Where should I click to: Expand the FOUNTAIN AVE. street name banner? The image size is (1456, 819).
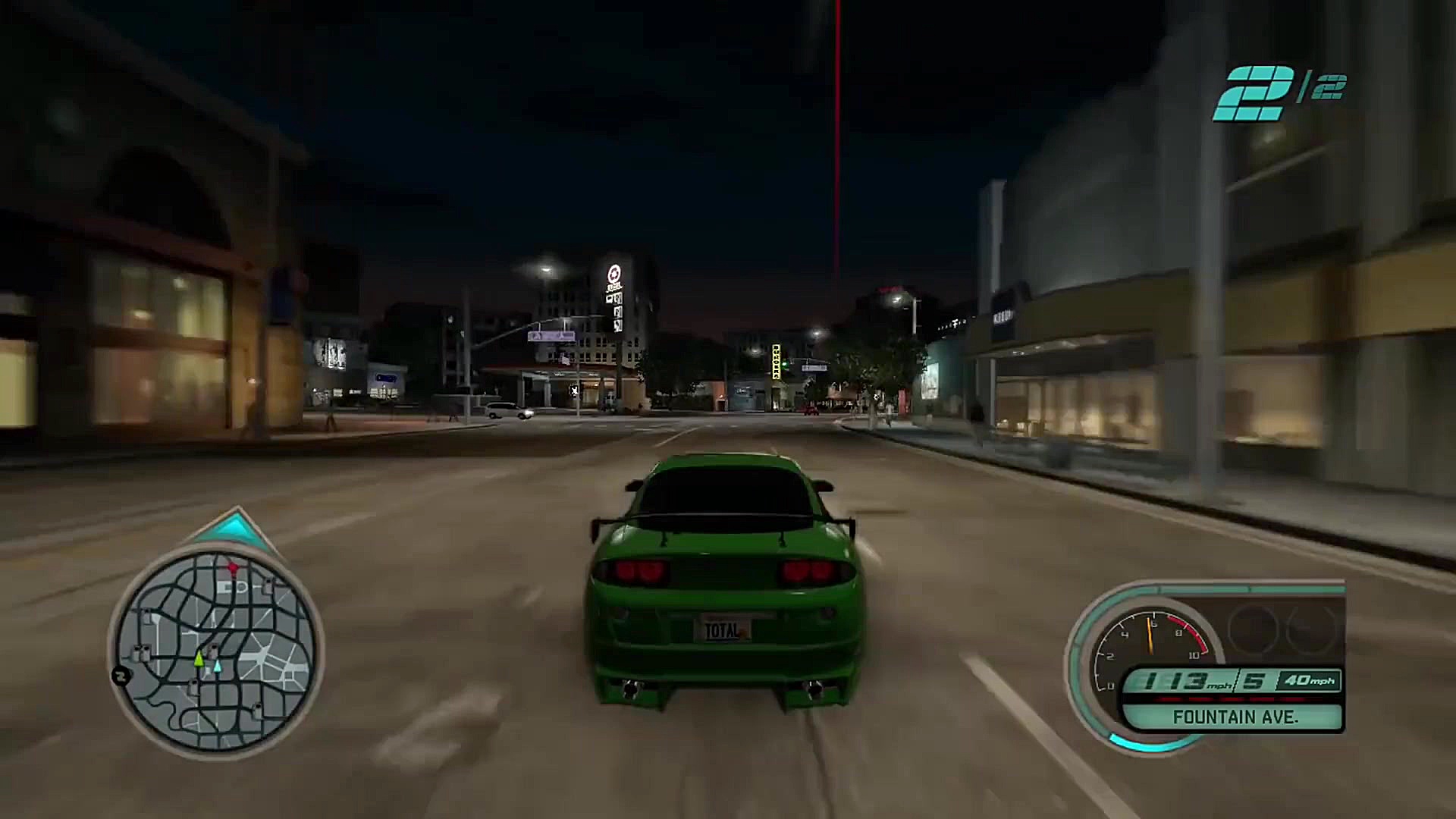pyautogui.click(x=1236, y=717)
